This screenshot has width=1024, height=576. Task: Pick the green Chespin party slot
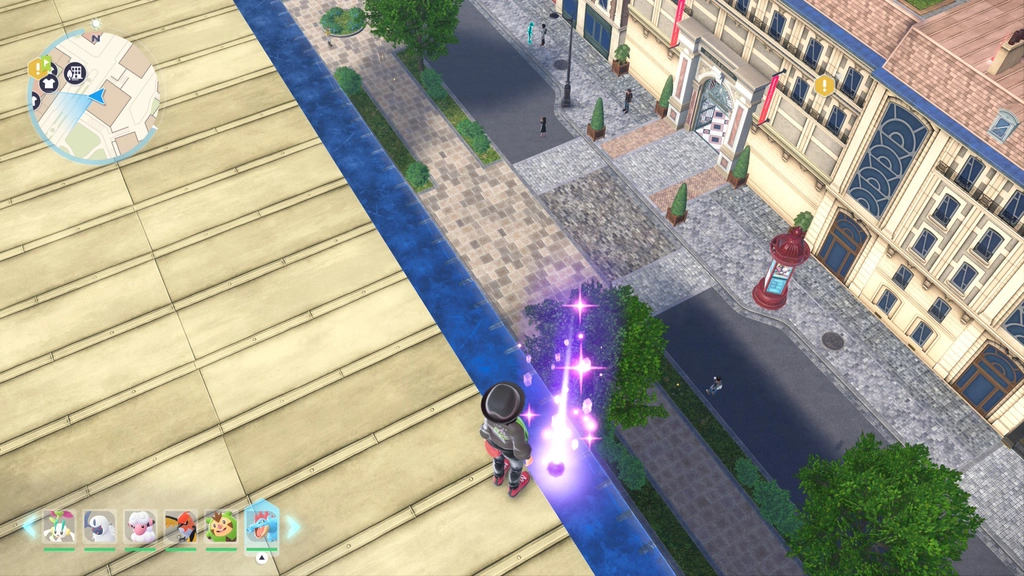click(x=221, y=526)
